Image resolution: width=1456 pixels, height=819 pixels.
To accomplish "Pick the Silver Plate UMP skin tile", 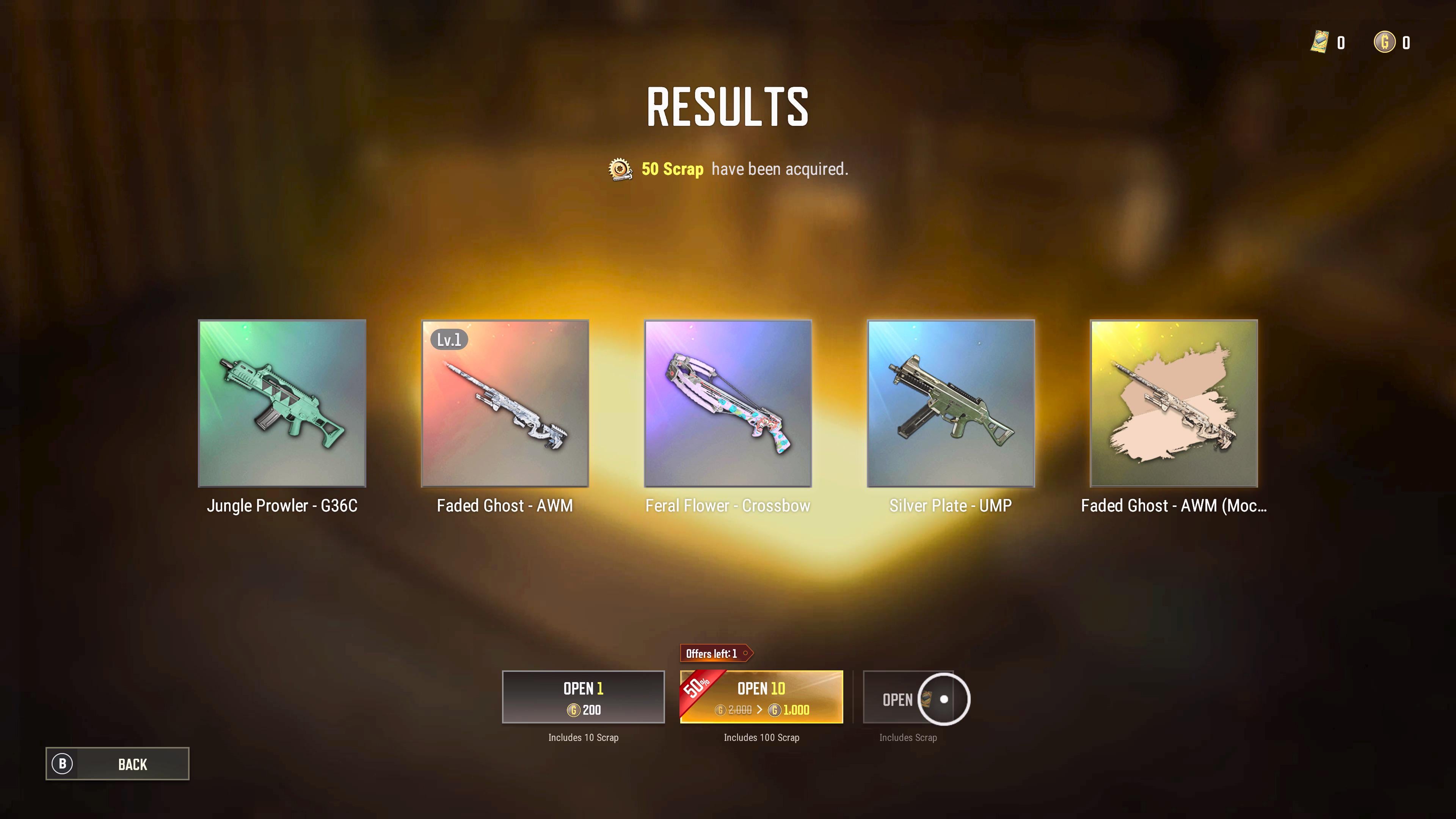I will [951, 403].
